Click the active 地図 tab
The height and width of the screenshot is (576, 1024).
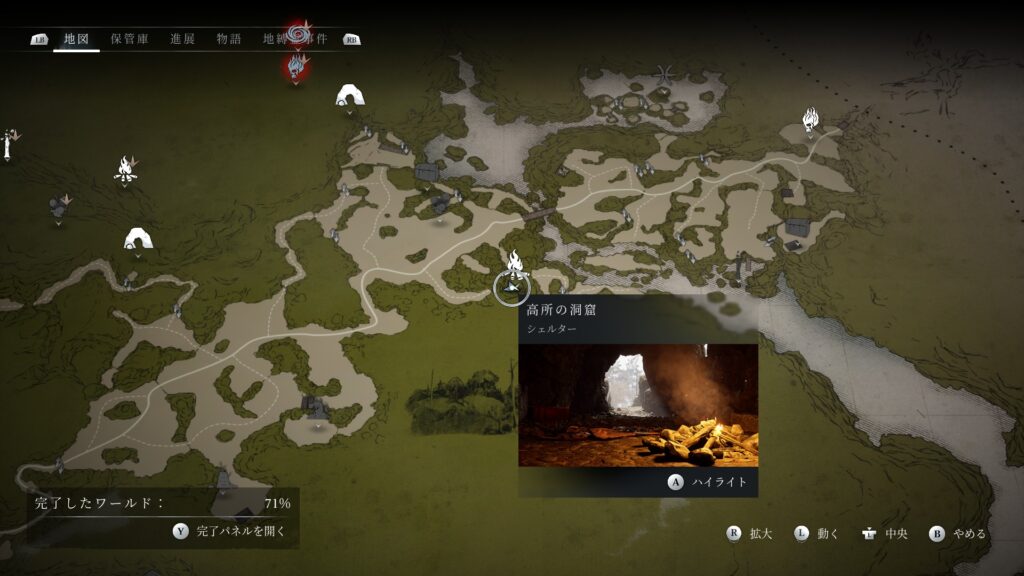coord(76,39)
